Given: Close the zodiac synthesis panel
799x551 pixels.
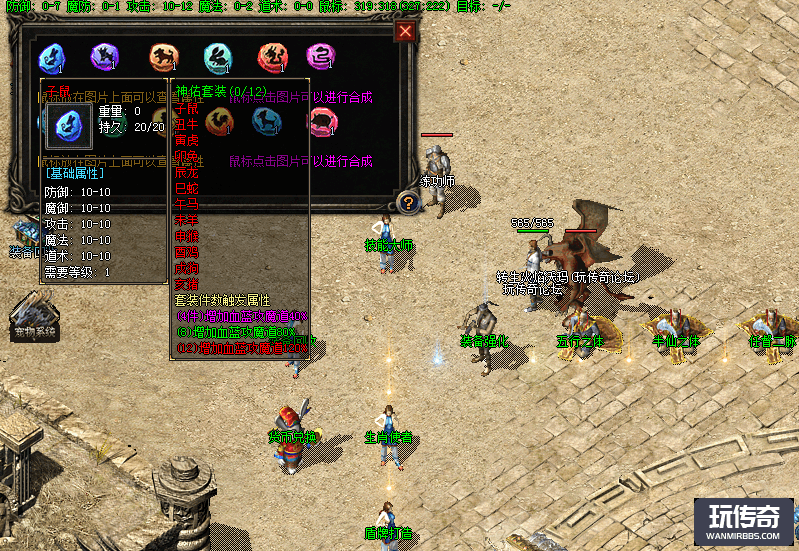Looking at the screenshot, I should [x=405, y=31].
